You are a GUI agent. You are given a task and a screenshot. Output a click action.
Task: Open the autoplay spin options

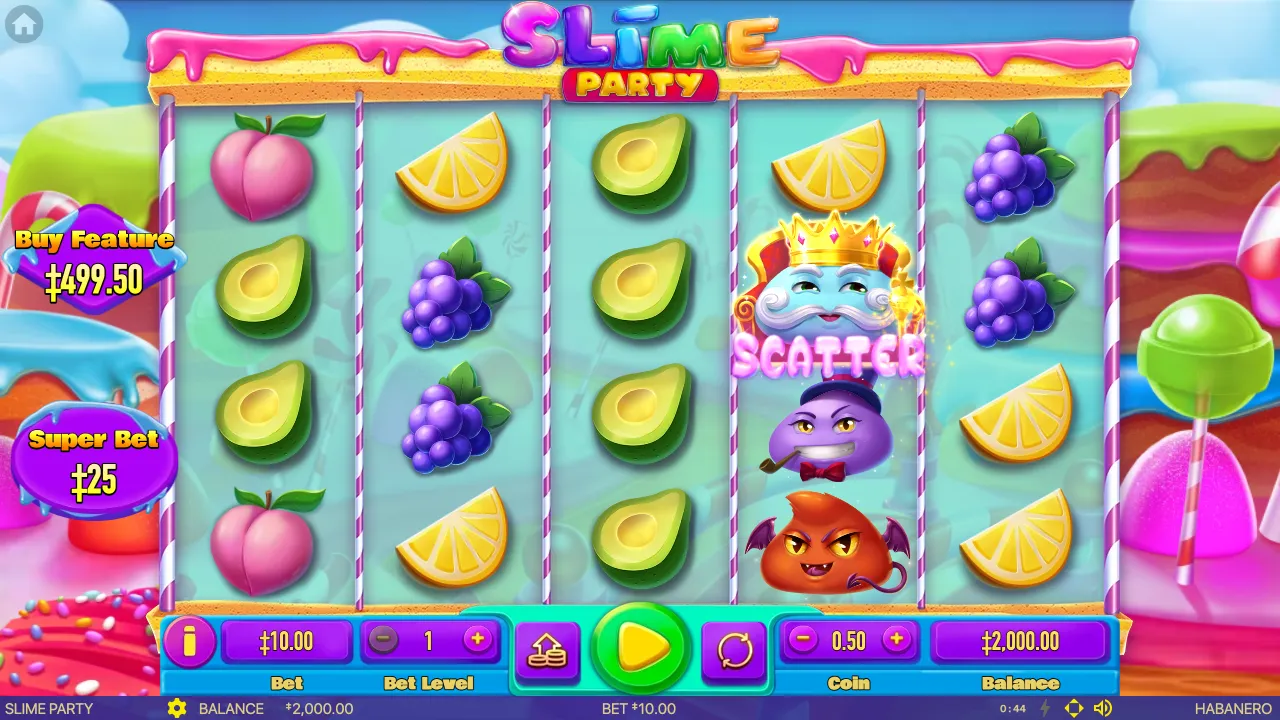tap(735, 648)
